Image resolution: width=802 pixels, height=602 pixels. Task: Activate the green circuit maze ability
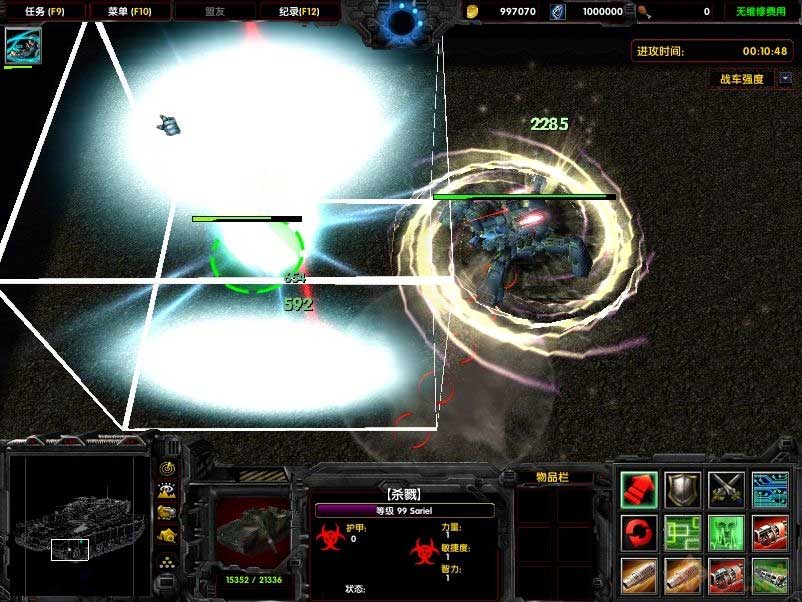click(x=683, y=531)
